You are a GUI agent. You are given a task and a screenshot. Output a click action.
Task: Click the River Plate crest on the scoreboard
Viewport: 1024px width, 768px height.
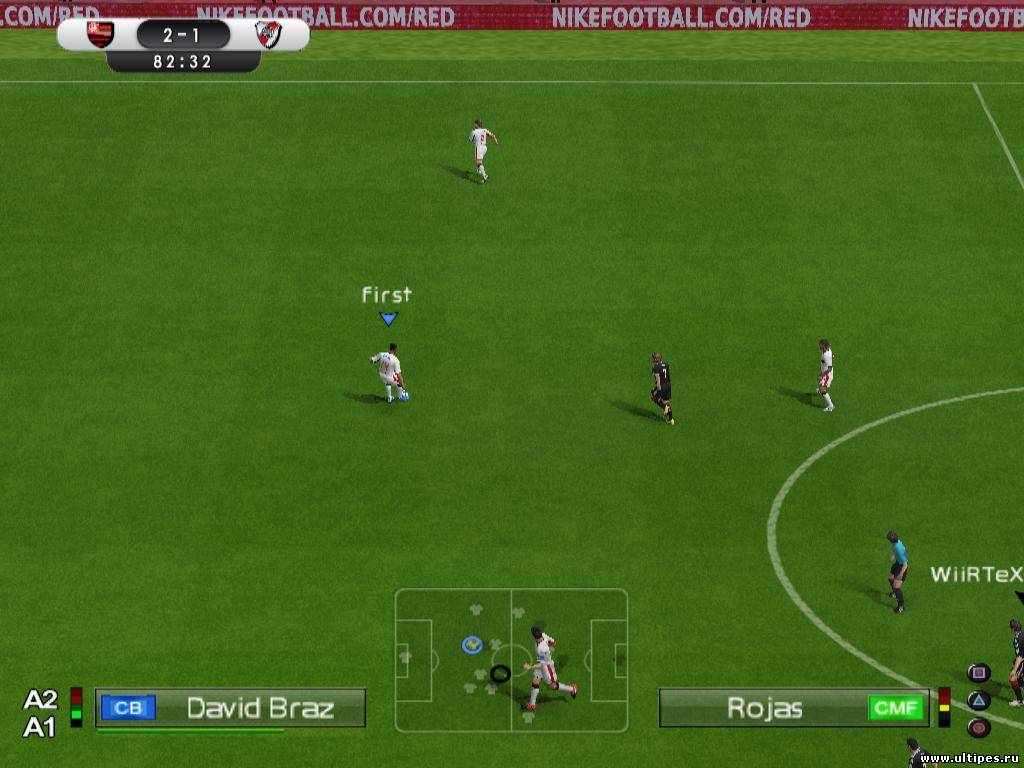pyautogui.click(x=267, y=35)
